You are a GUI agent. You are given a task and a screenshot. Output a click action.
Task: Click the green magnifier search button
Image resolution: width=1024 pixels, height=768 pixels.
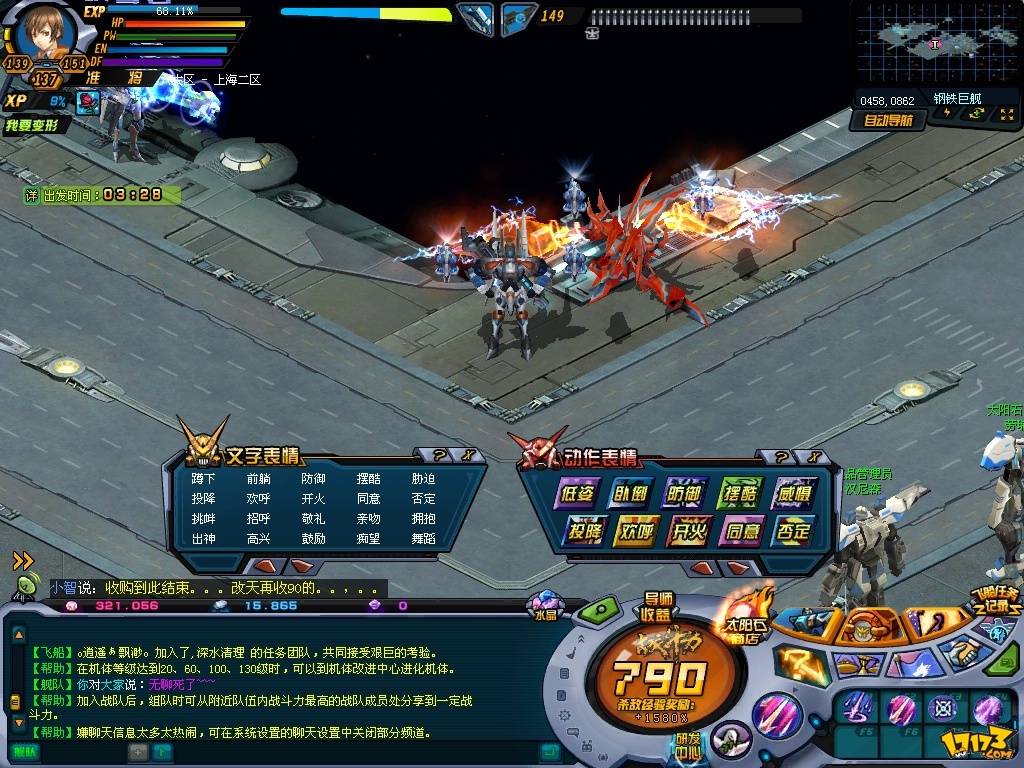click(x=598, y=610)
